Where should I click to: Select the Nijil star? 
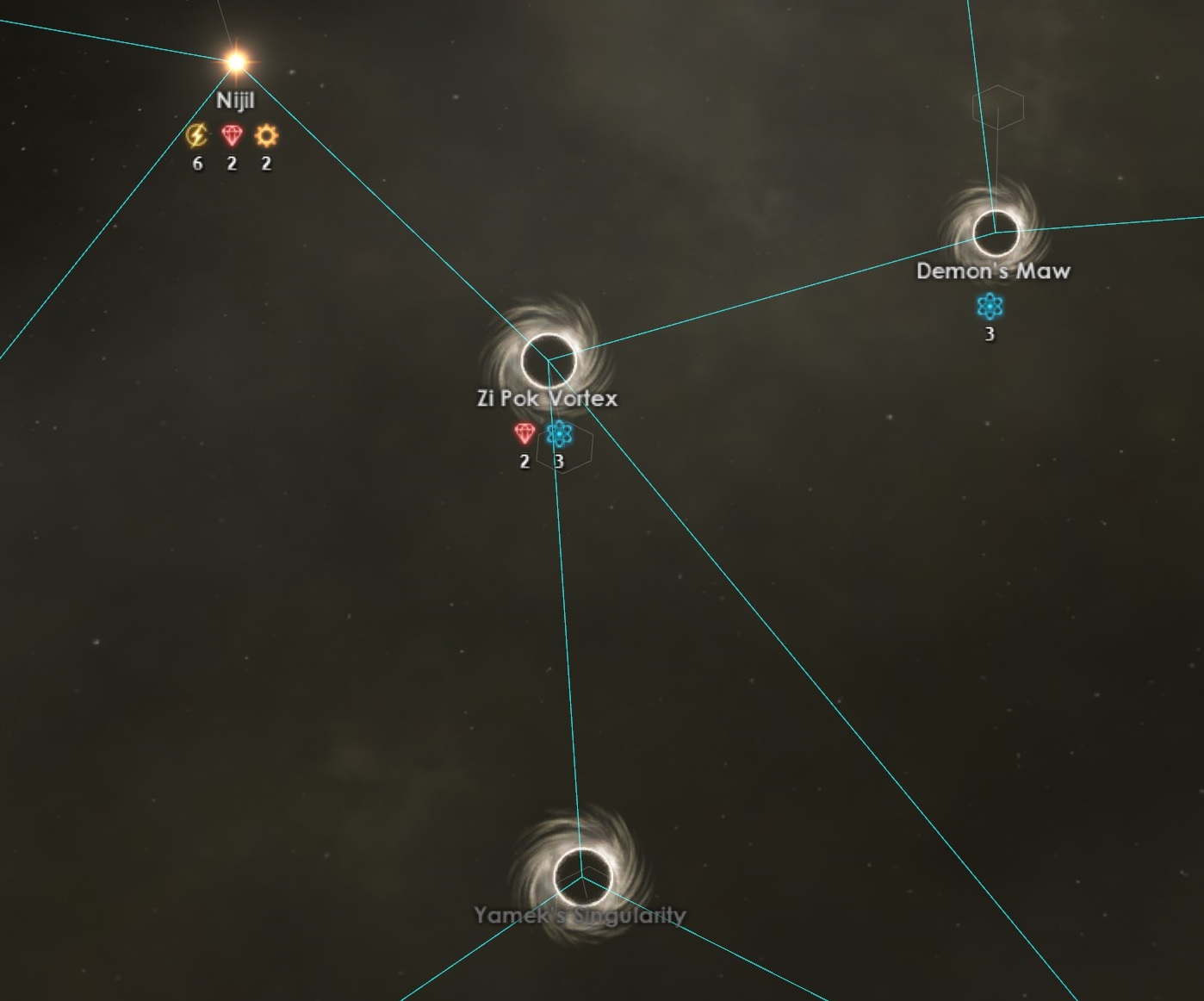tap(234, 60)
